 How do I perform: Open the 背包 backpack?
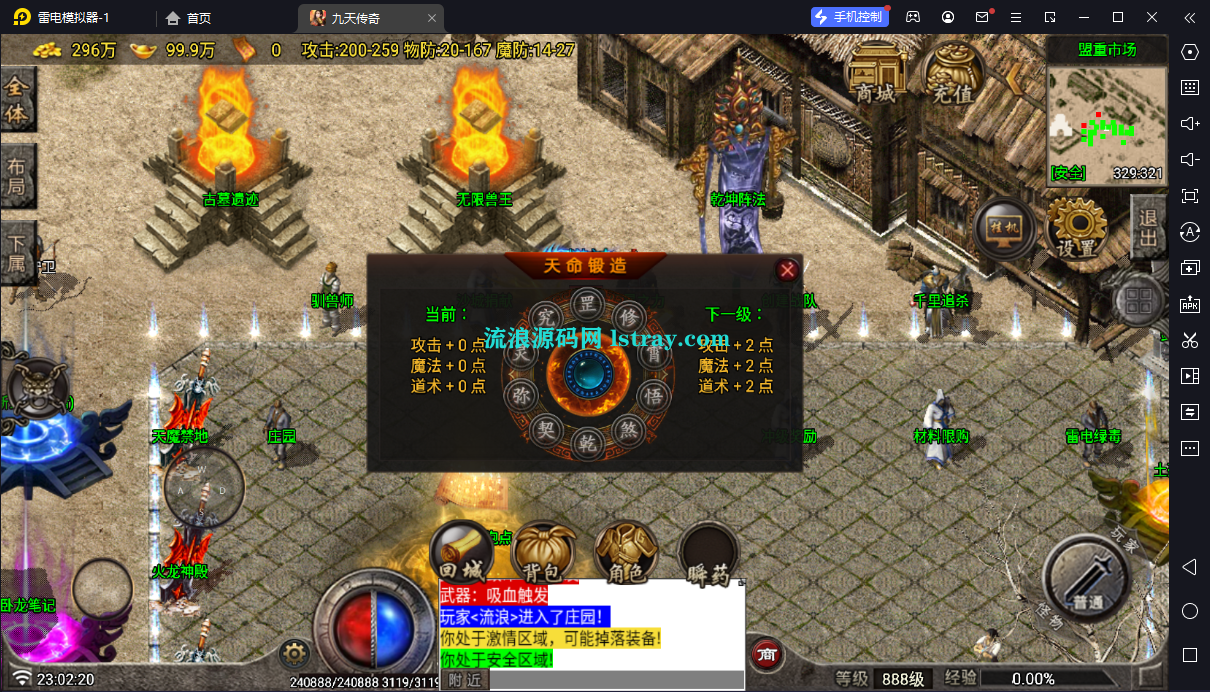pyautogui.click(x=543, y=553)
